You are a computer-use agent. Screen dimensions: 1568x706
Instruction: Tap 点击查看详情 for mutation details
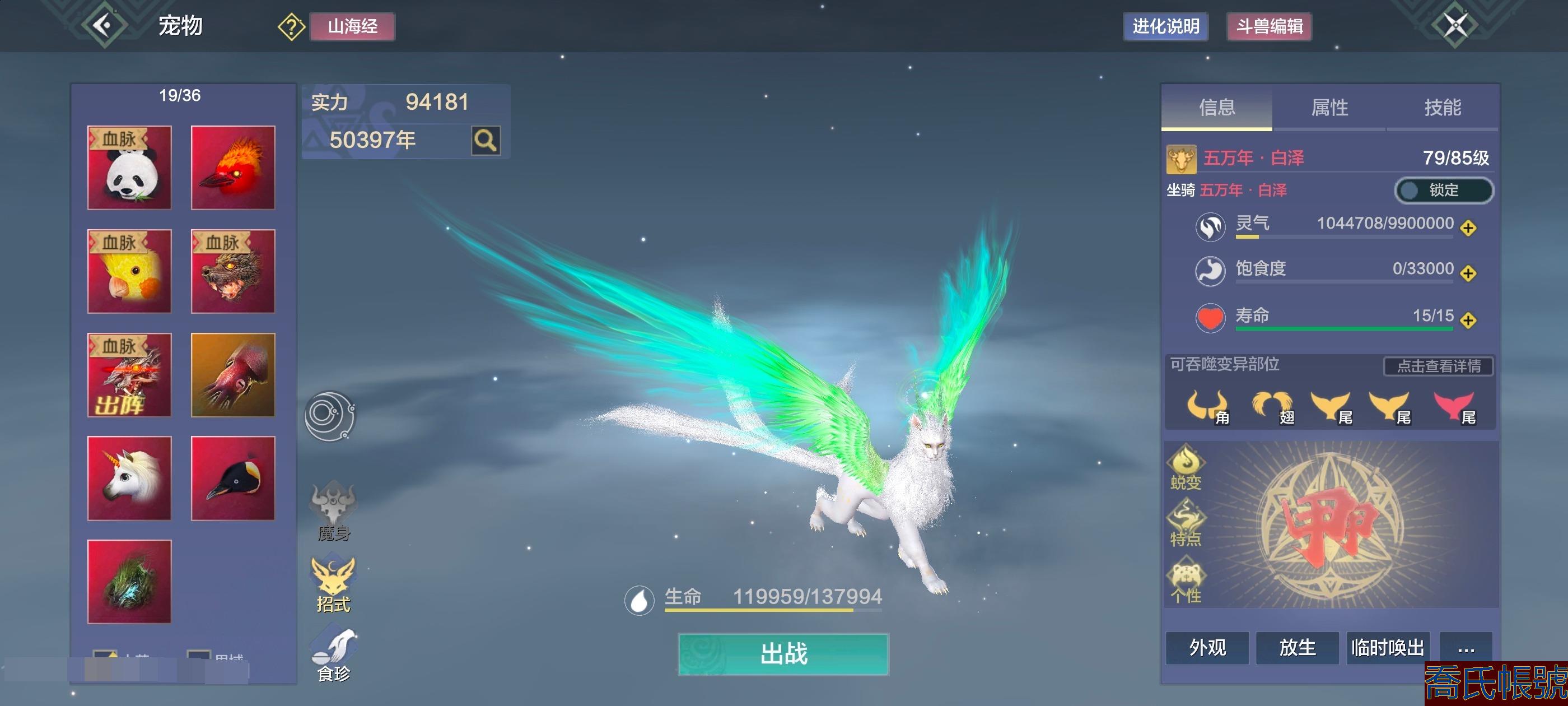[1438, 365]
